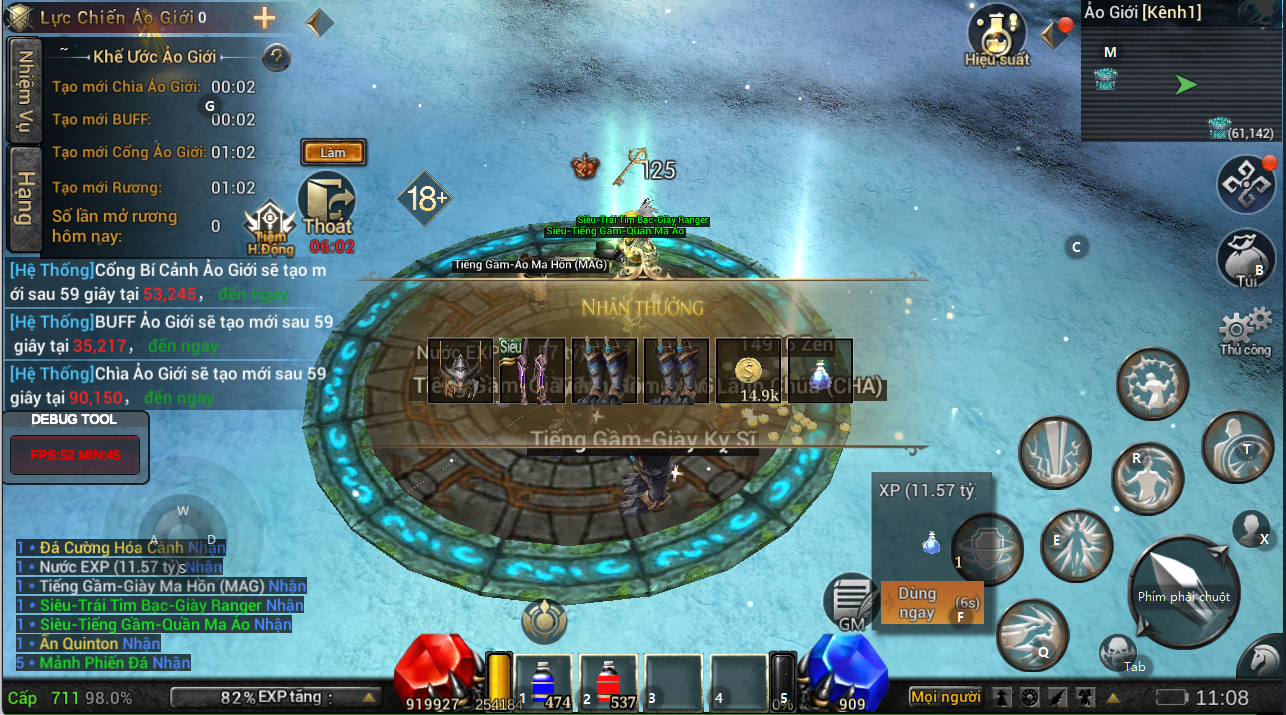The image size is (1286, 715).
Task: Open the Túi bag inventory
Action: point(1245,258)
